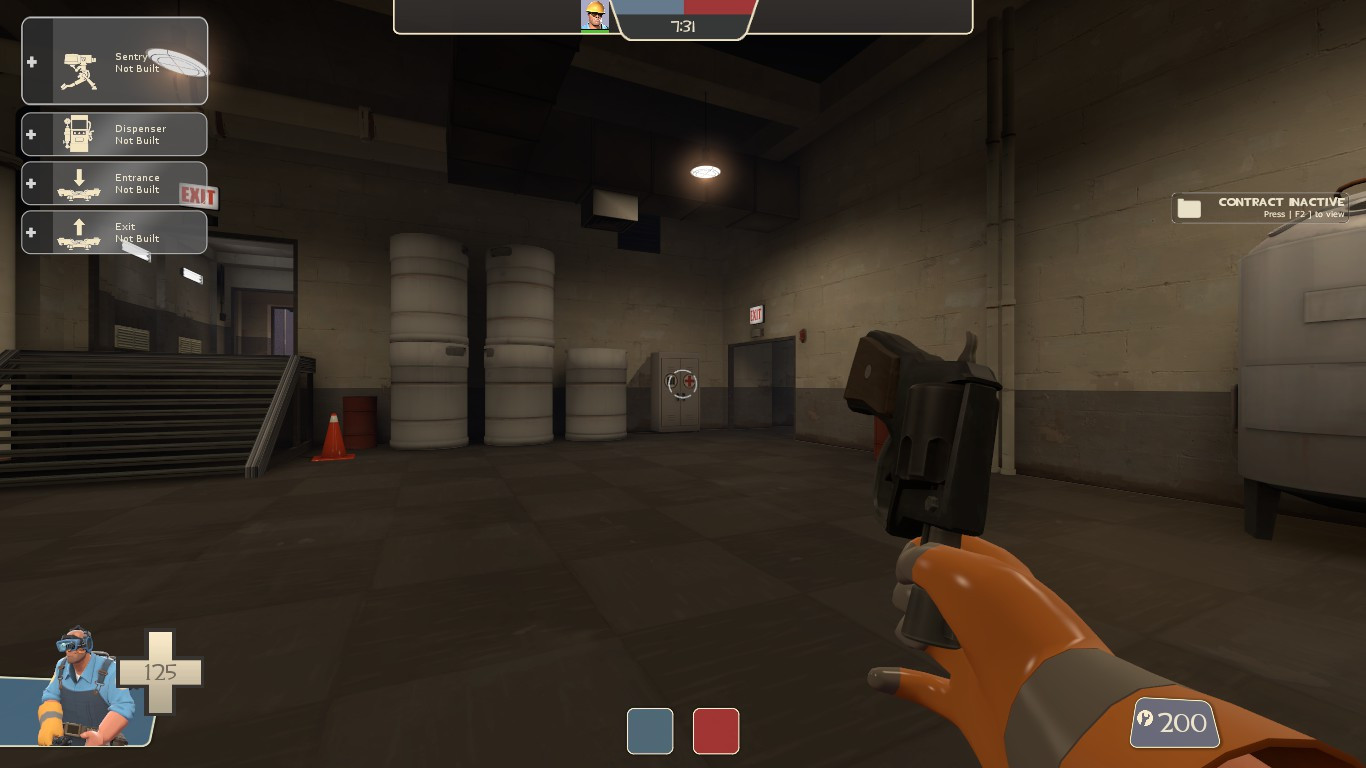Expand the plus next to Entrance entry
The width and height of the screenshot is (1366, 768).
31,183
